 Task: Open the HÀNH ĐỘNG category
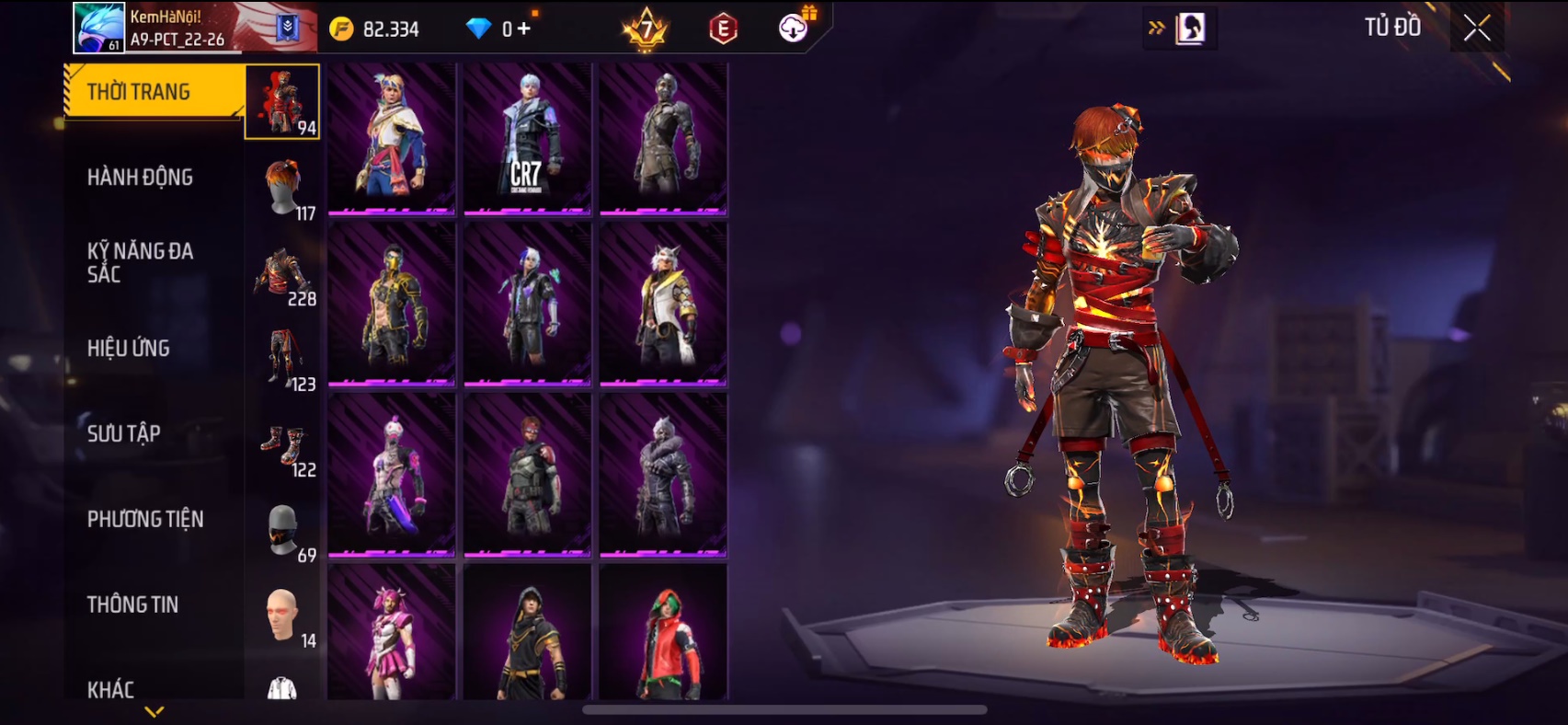tap(140, 178)
